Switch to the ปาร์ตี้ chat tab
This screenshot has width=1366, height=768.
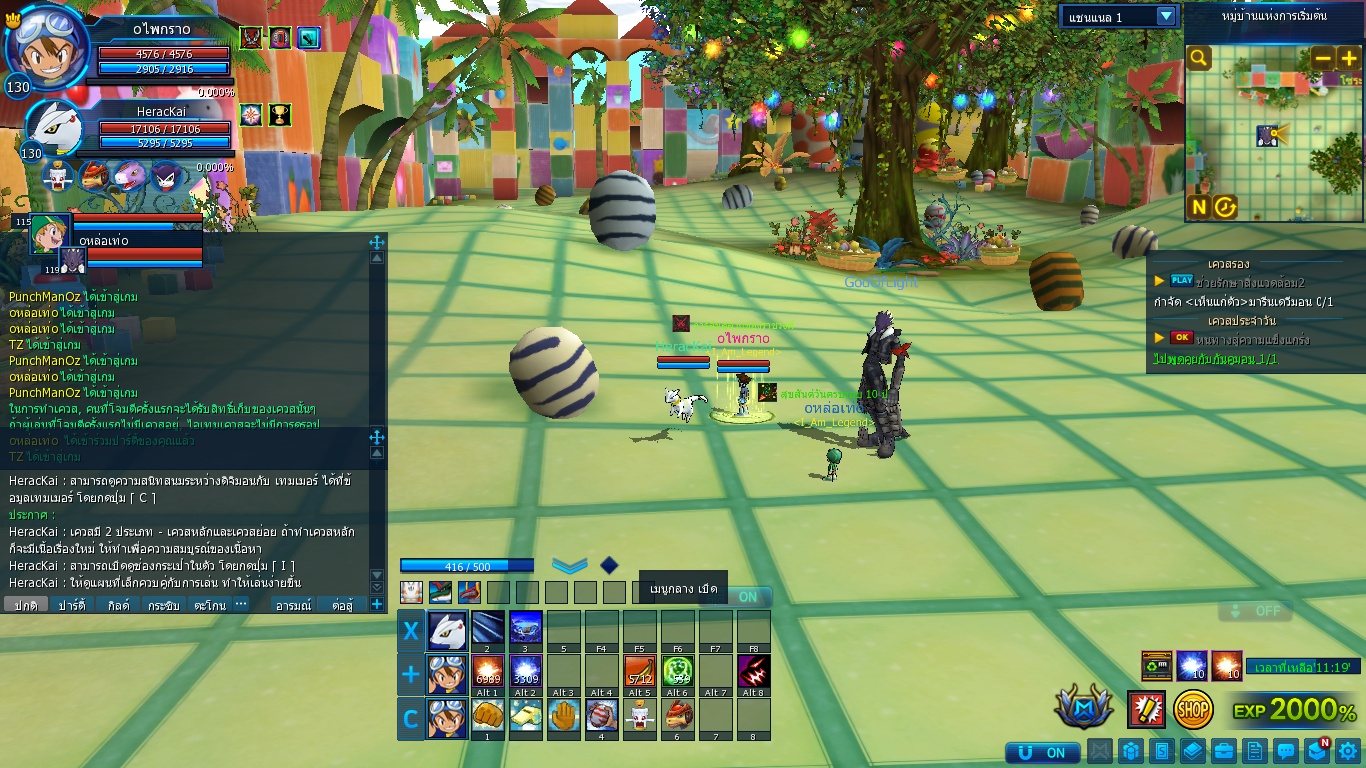pos(71,605)
